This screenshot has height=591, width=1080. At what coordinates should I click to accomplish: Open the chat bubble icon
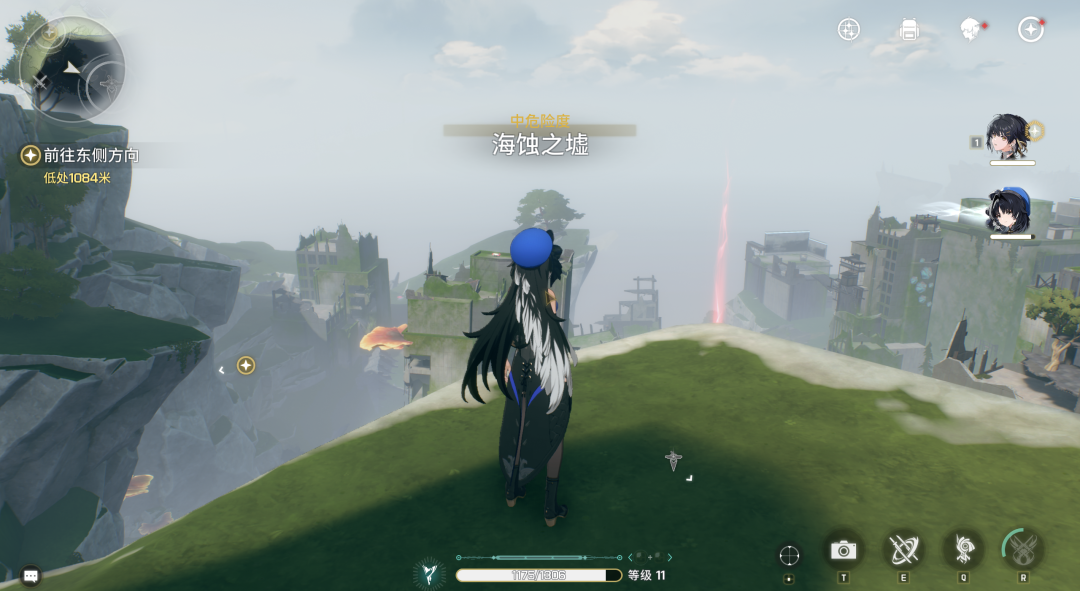(x=31, y=575)
